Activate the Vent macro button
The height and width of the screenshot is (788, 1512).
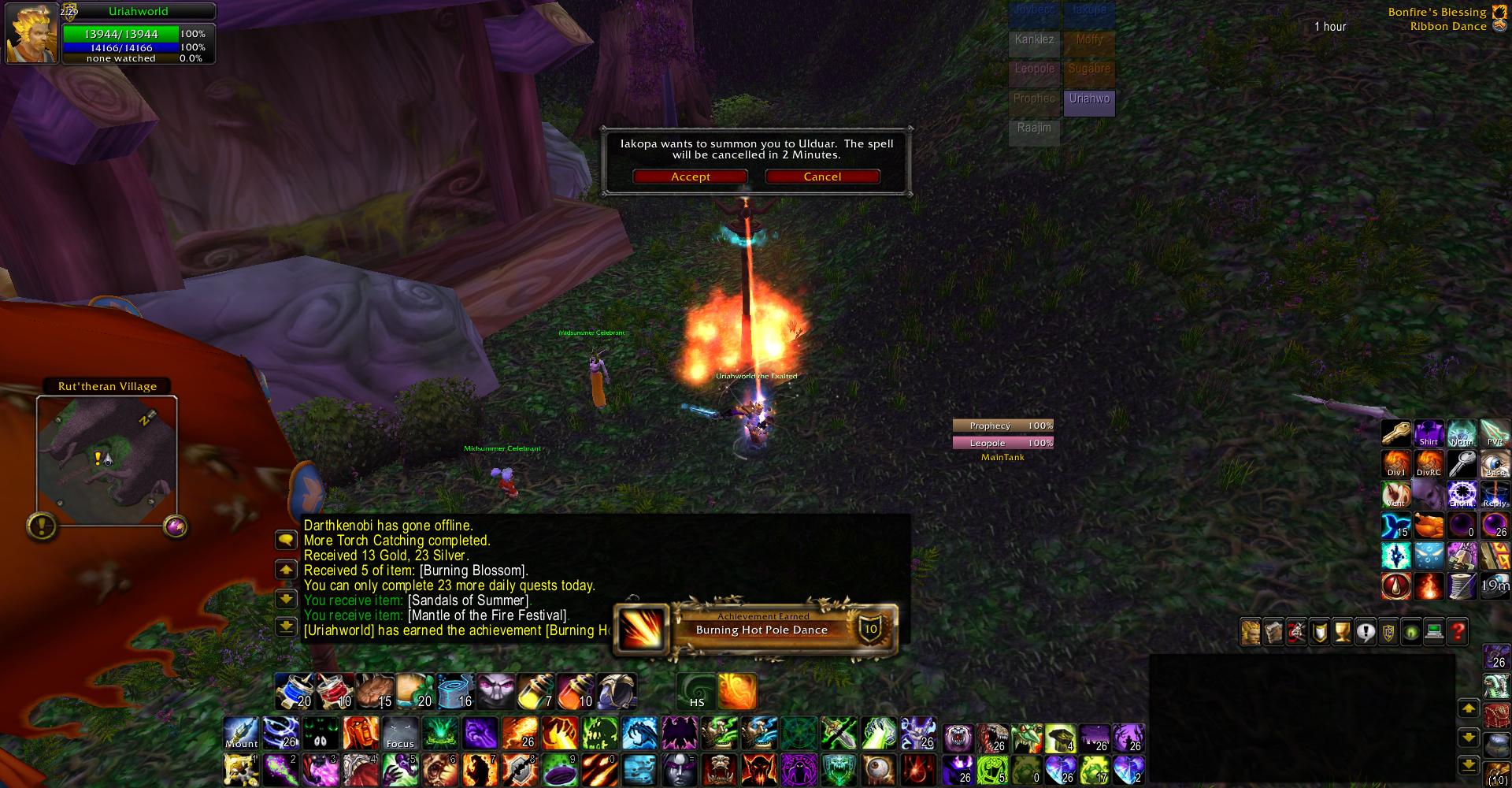(1396, 495)
